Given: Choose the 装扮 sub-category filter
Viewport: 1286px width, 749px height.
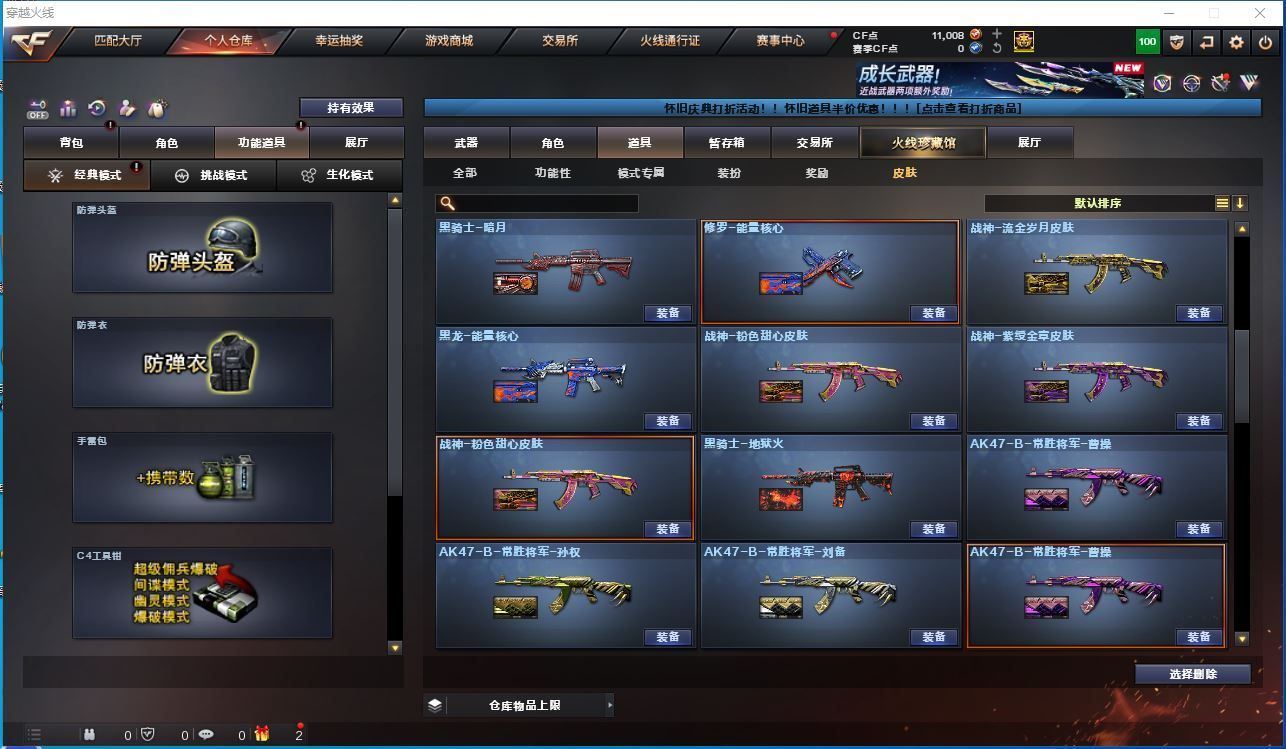Looking at the screenshot, I should click(x=729, y=173).
